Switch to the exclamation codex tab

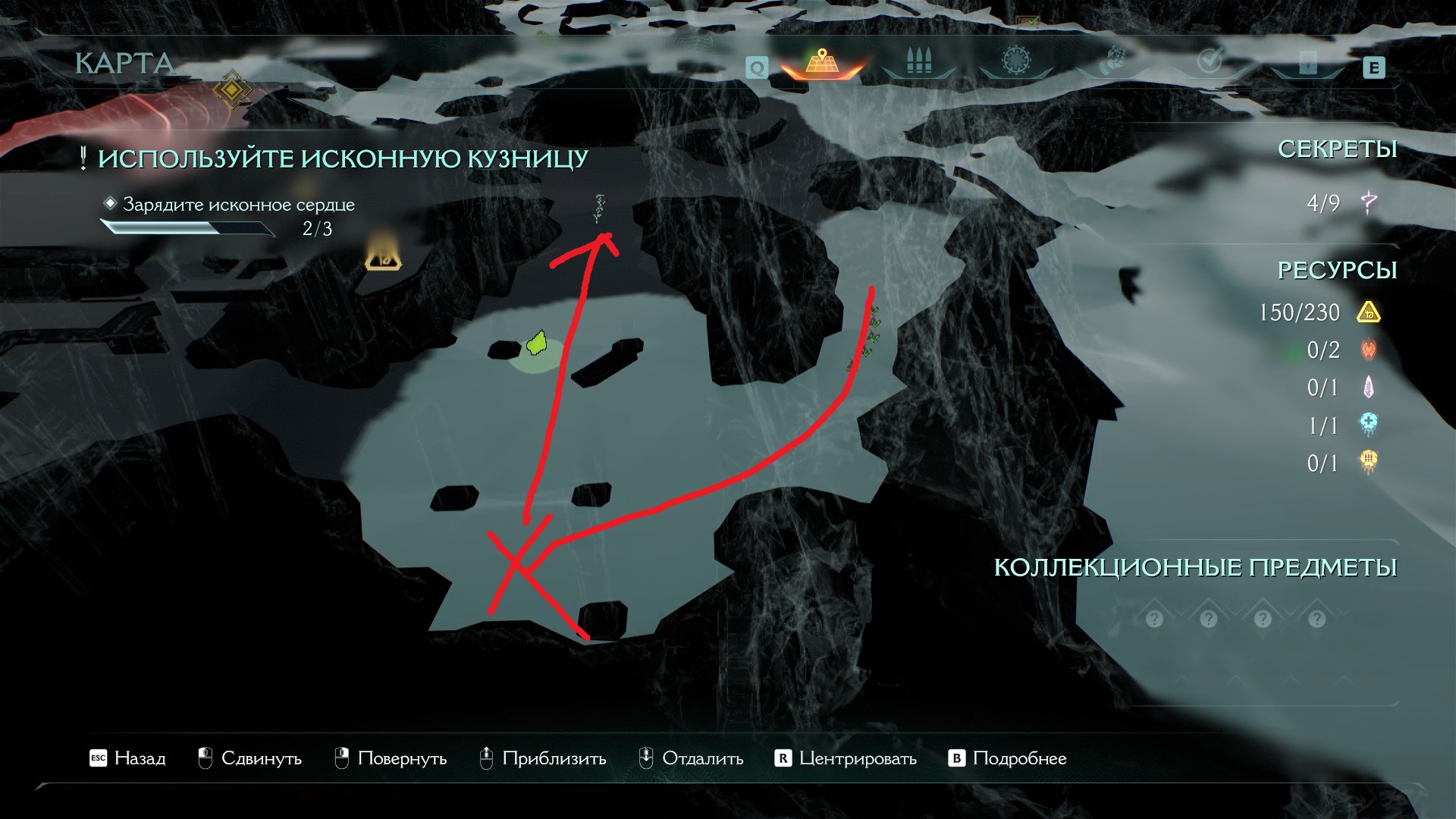pyautogui.click(x=1307, y=62)
